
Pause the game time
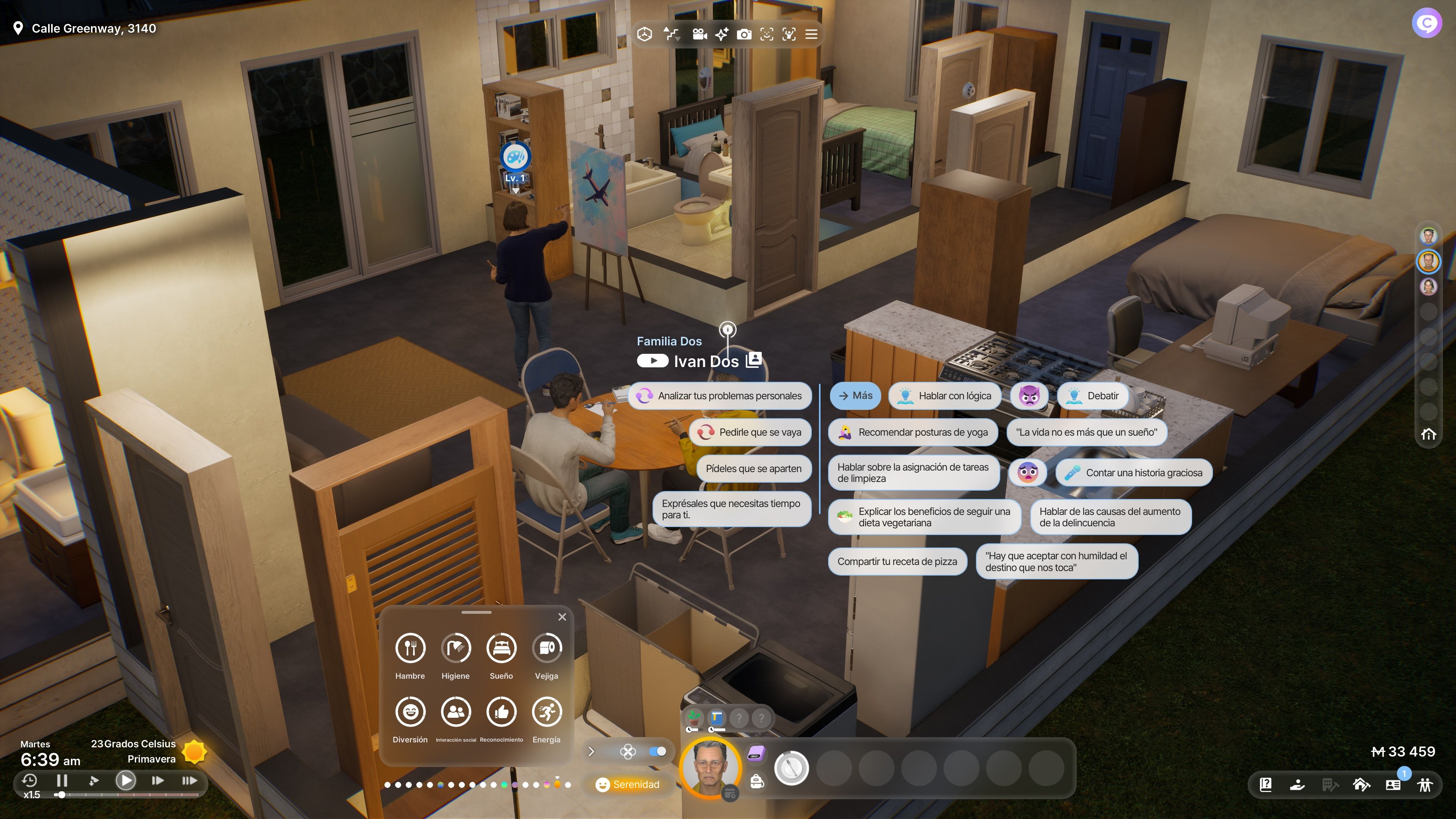coord(62,781)
